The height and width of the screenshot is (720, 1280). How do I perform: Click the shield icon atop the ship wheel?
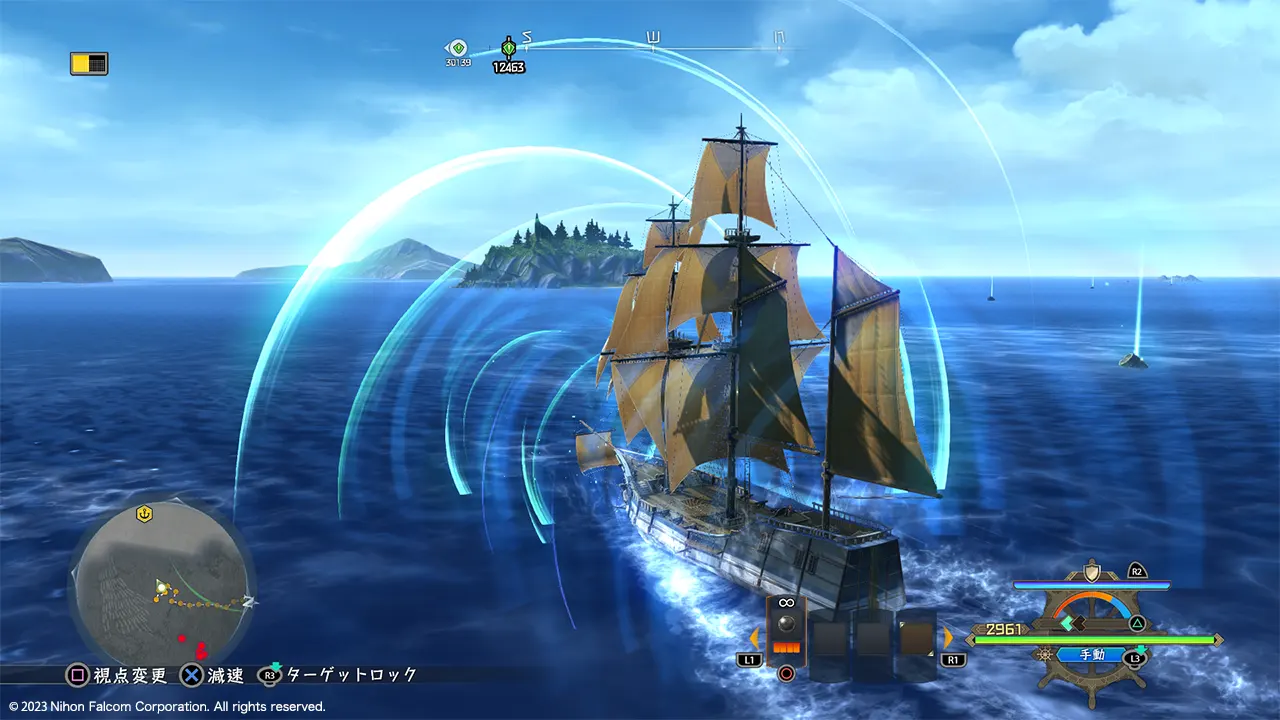pos(1092,573)
